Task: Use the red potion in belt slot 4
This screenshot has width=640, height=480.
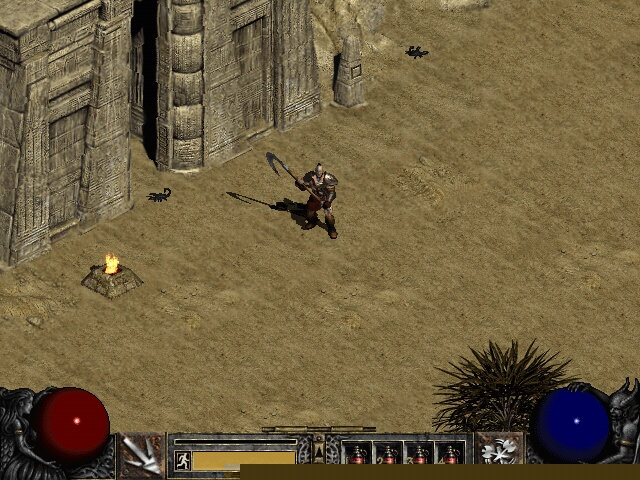Action: point(451,456)
